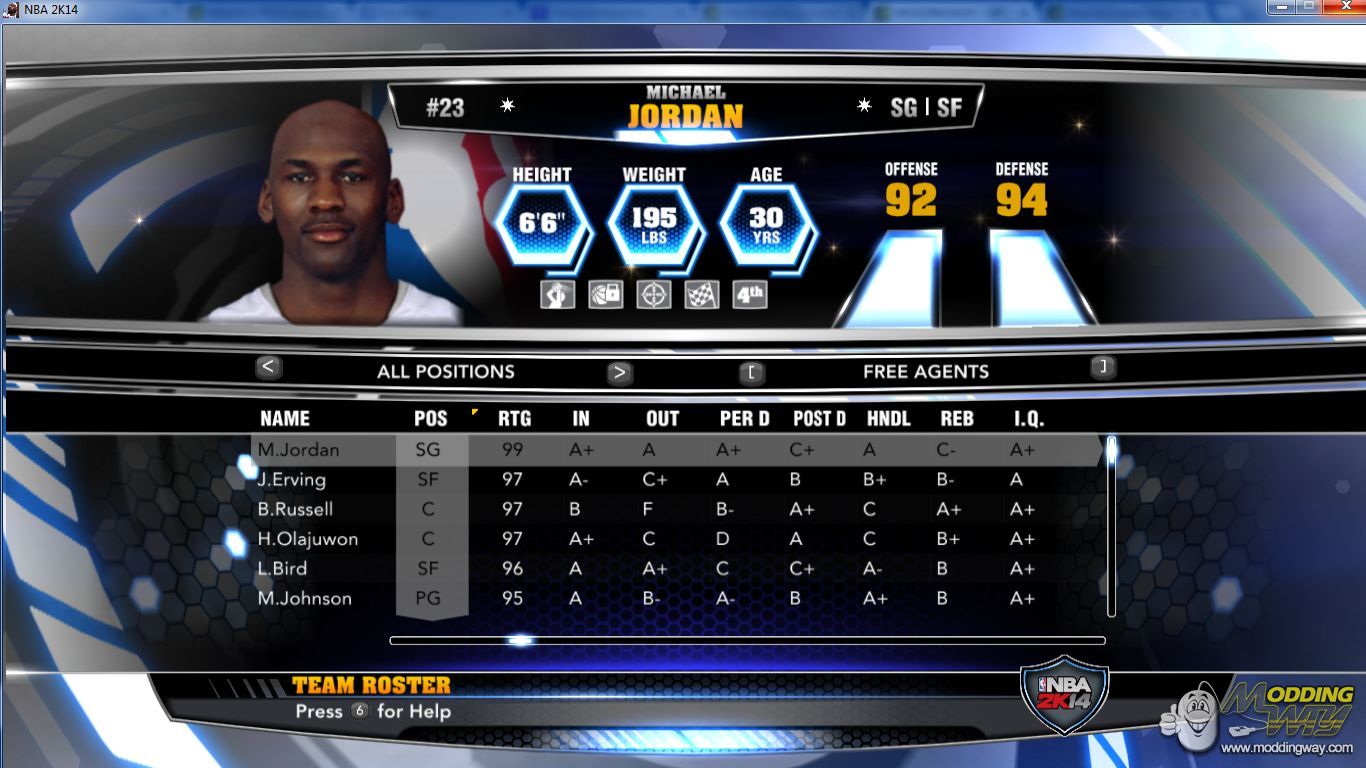Sort by the POS column header
This screenshot has width=1366, height=768.
coord(431,419)
